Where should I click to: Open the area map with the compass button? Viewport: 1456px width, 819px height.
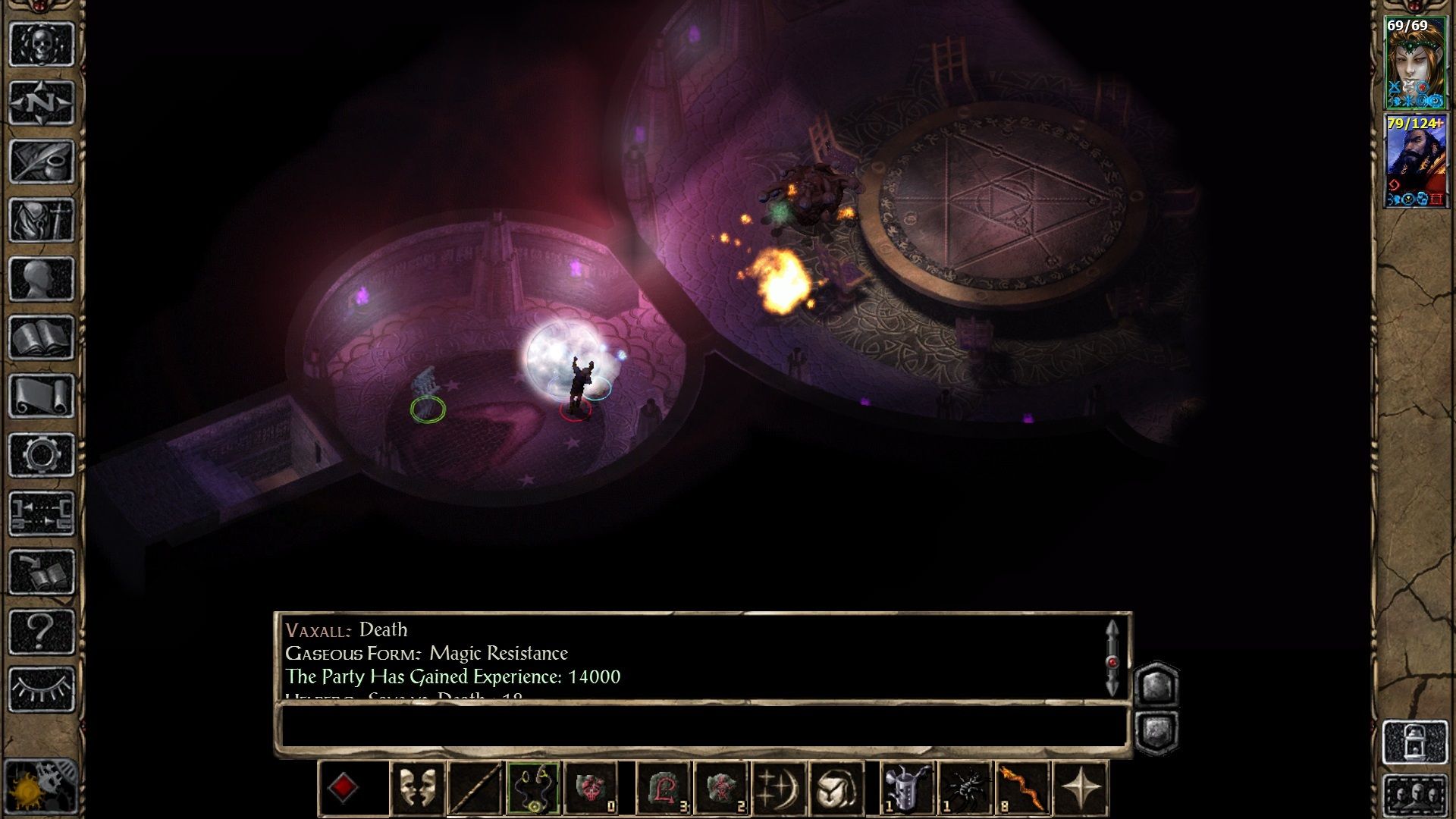click(42, 102)
